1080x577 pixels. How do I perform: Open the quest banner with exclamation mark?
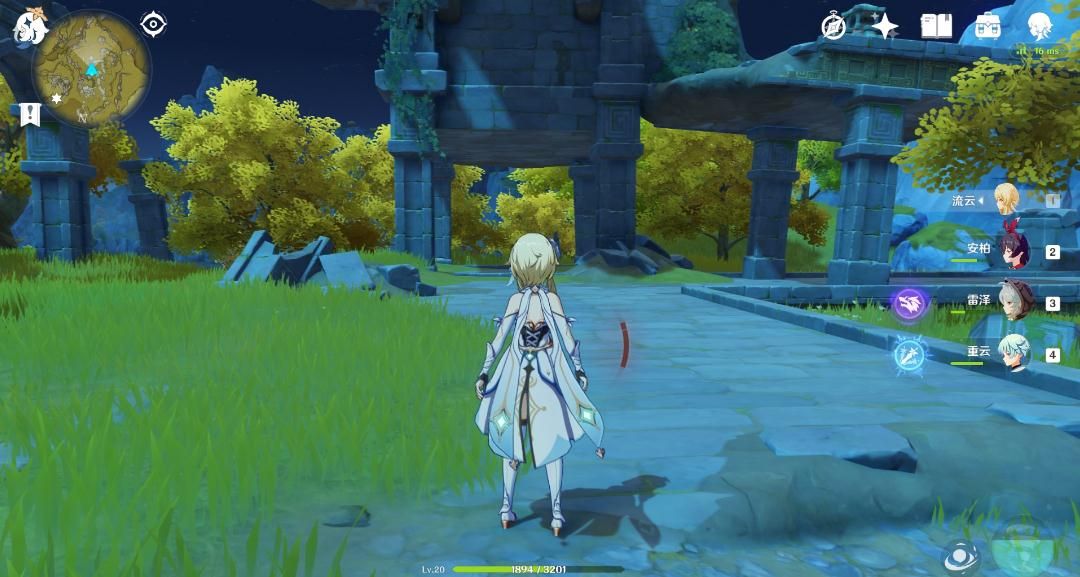click(x=29, y=114)
